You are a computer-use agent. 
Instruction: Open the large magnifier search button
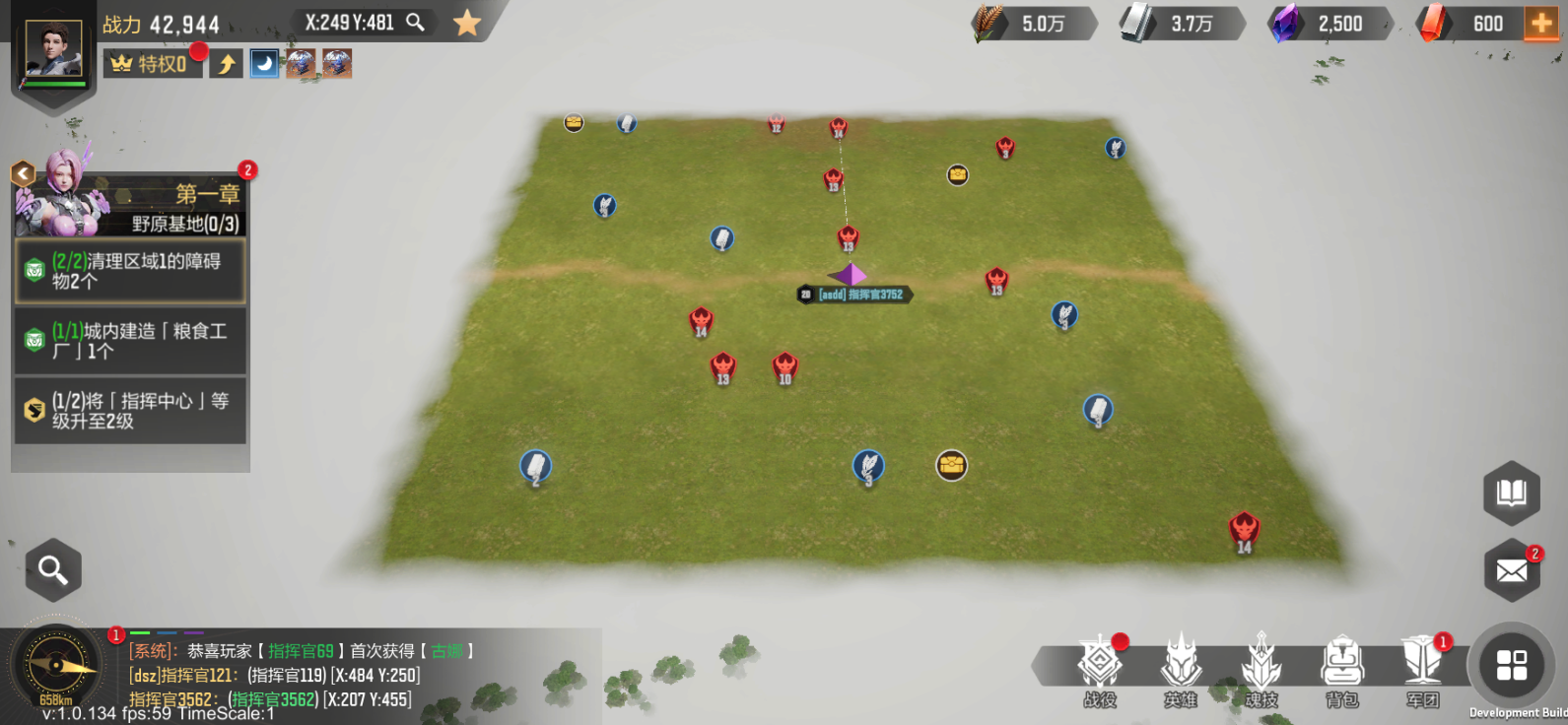click(x=53, y=569)
